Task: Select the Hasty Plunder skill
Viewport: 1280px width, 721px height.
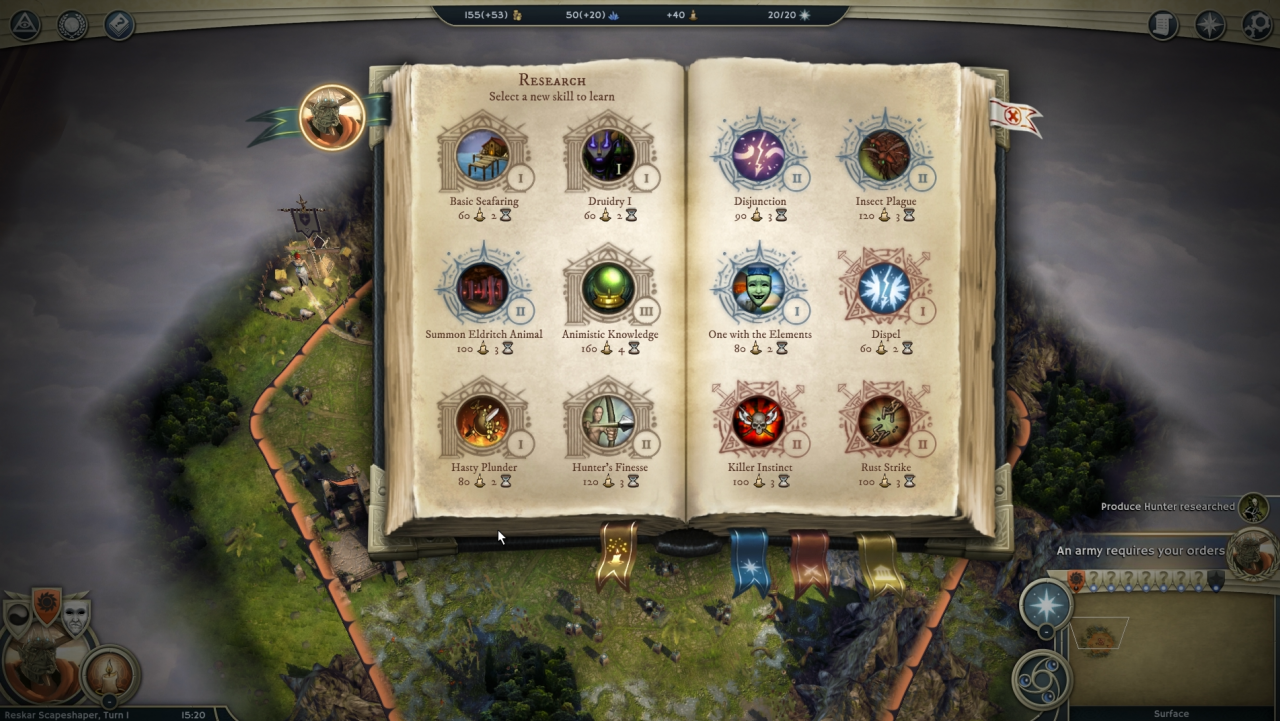Action: coord(483,422)
